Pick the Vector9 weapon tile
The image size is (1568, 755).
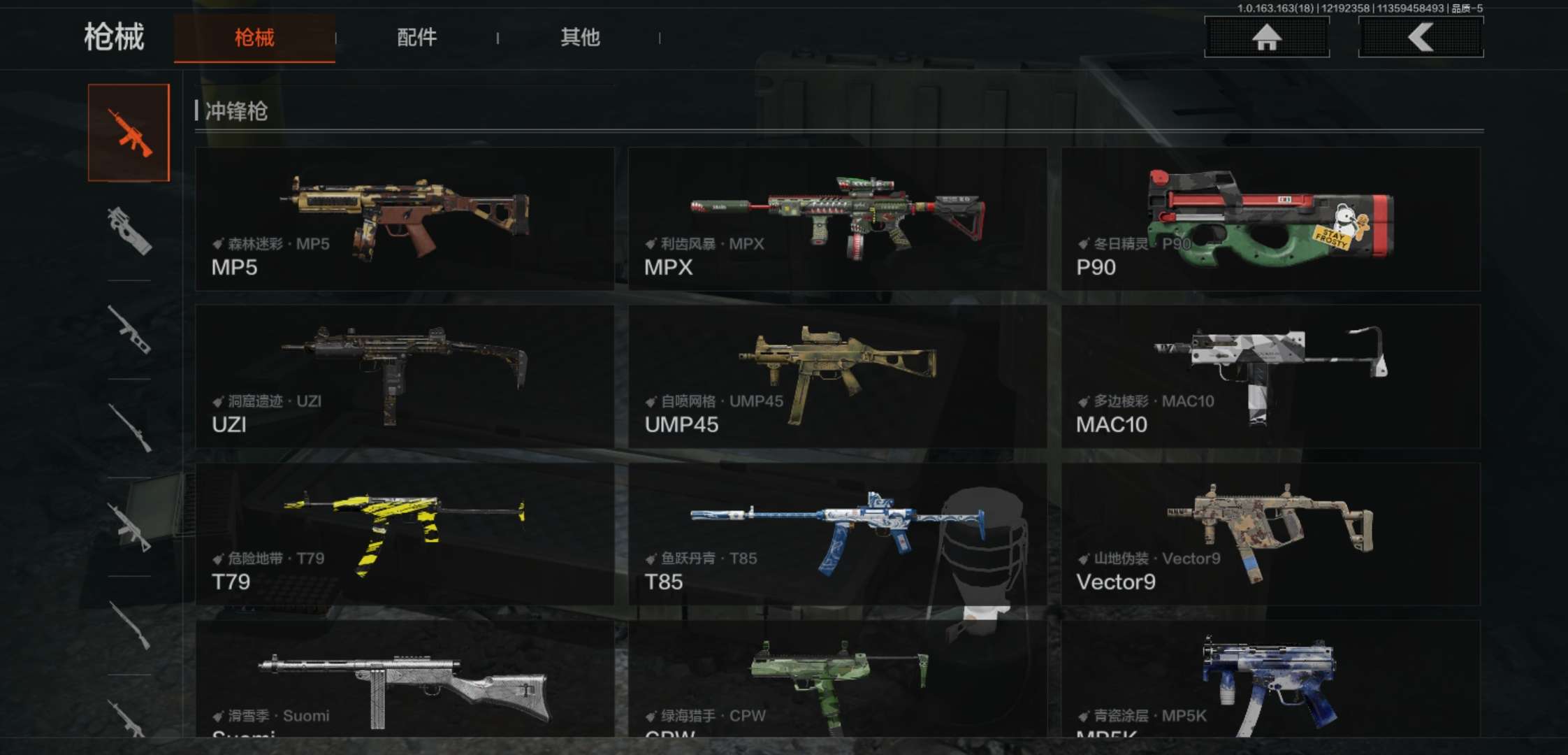[x=1270, y=533]
